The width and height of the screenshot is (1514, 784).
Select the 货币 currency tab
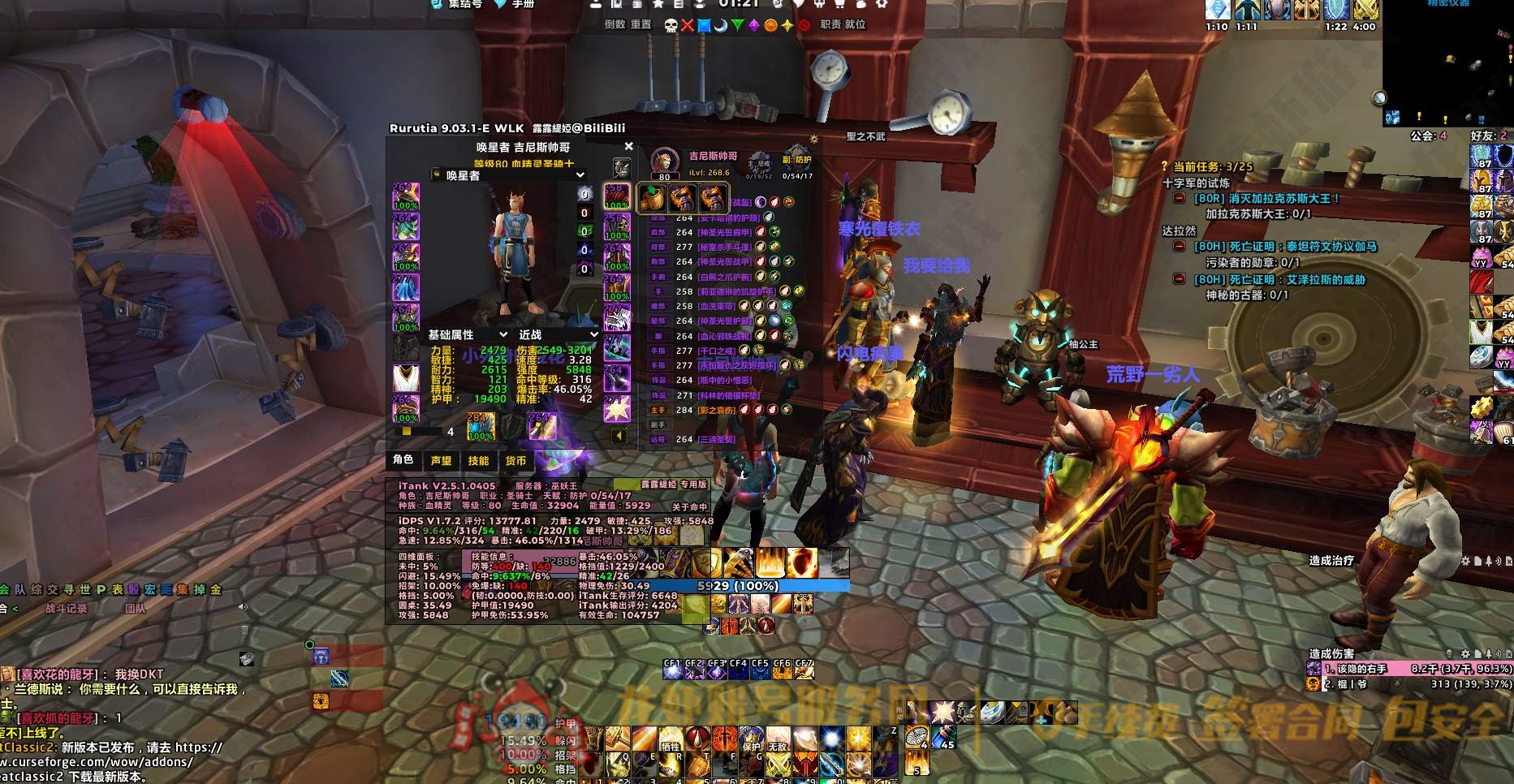tap(515, 461)
